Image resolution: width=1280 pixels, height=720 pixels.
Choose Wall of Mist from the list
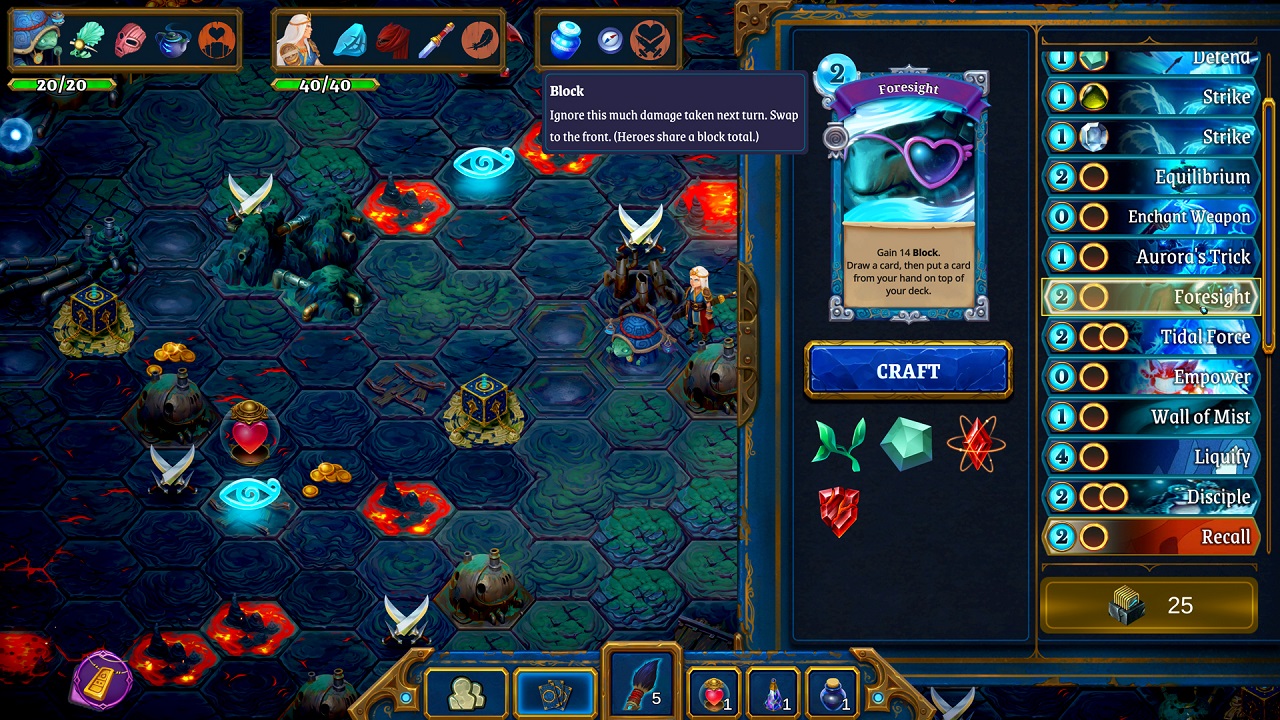click(1150, 417)
